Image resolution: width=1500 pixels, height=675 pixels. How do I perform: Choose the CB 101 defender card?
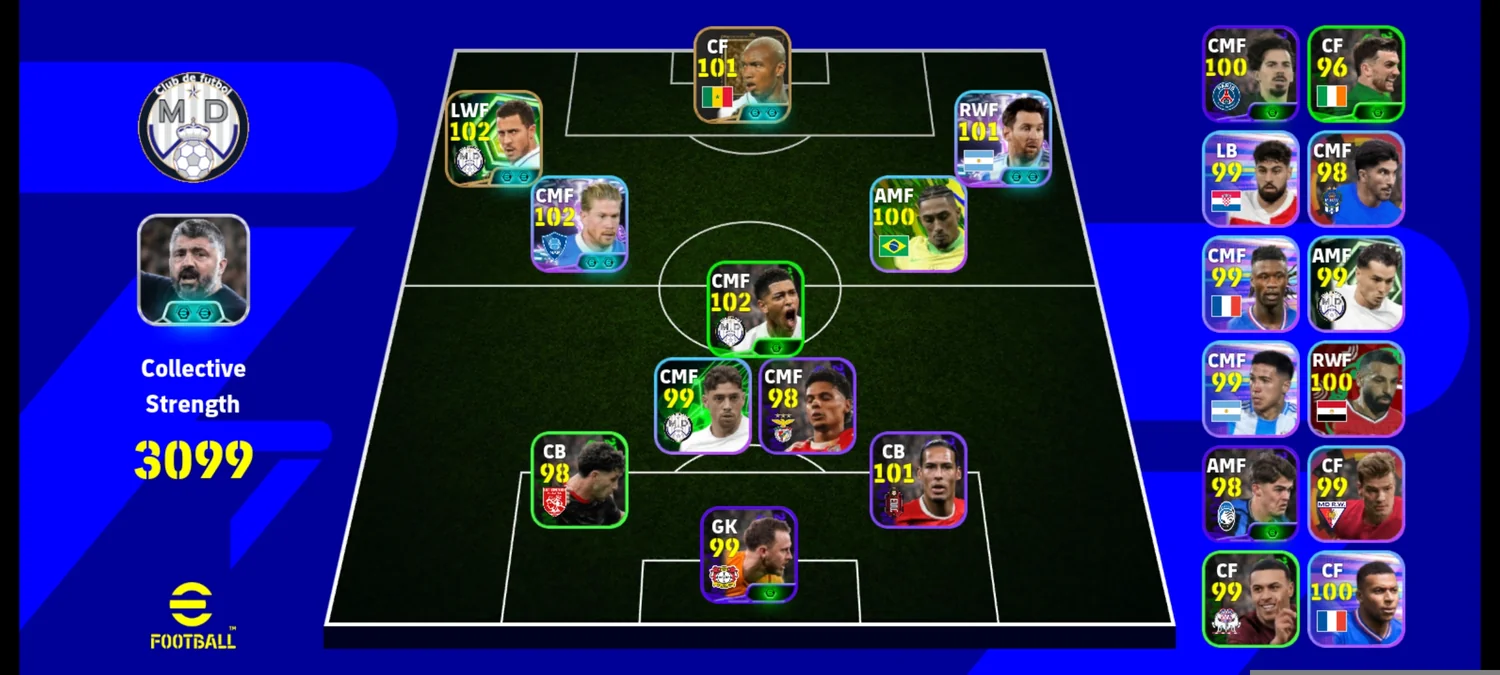[918, 479]
